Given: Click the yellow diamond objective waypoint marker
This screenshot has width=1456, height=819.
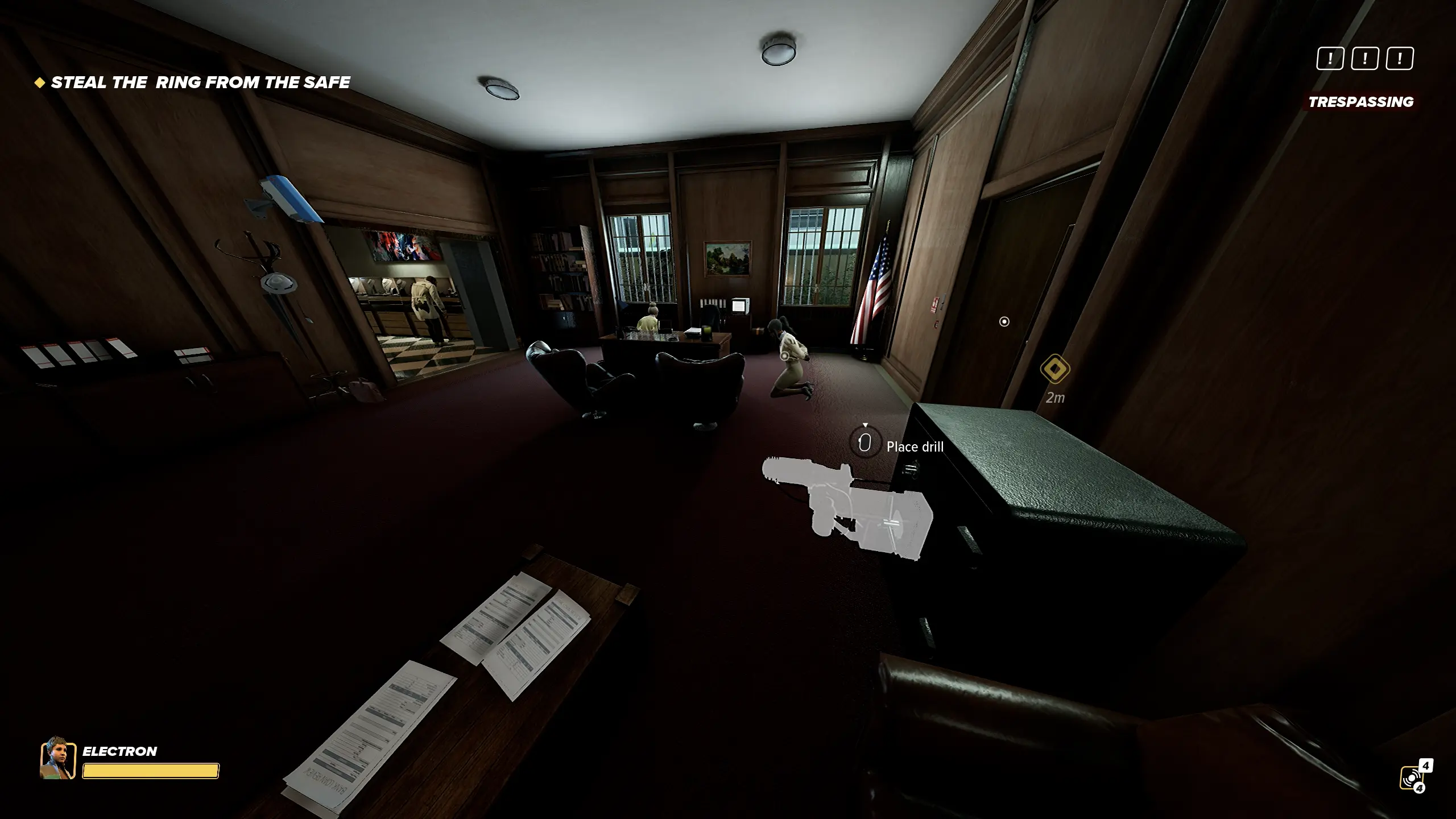Looking at the screenshot, I should (1055, 369).
